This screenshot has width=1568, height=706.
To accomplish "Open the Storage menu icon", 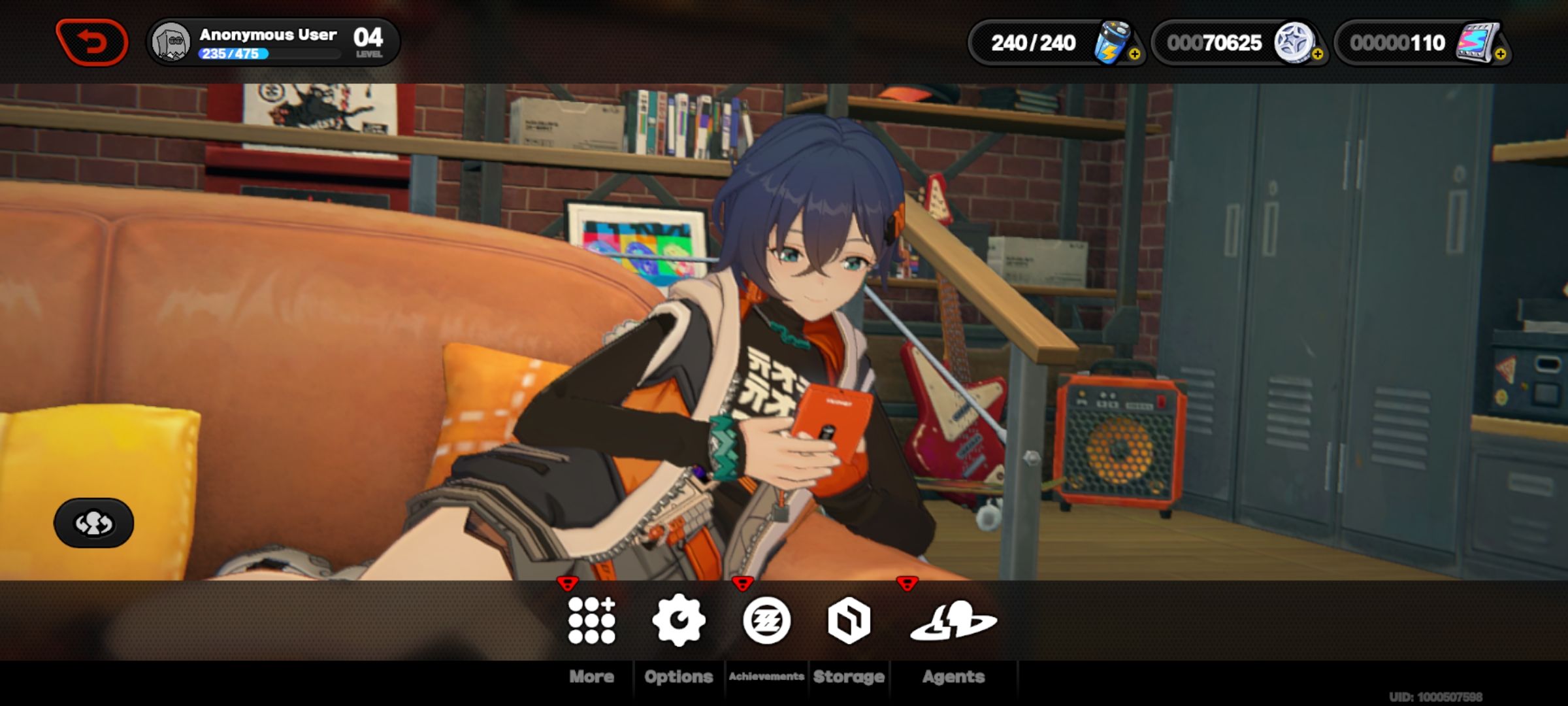I will [x=849, y=620].
